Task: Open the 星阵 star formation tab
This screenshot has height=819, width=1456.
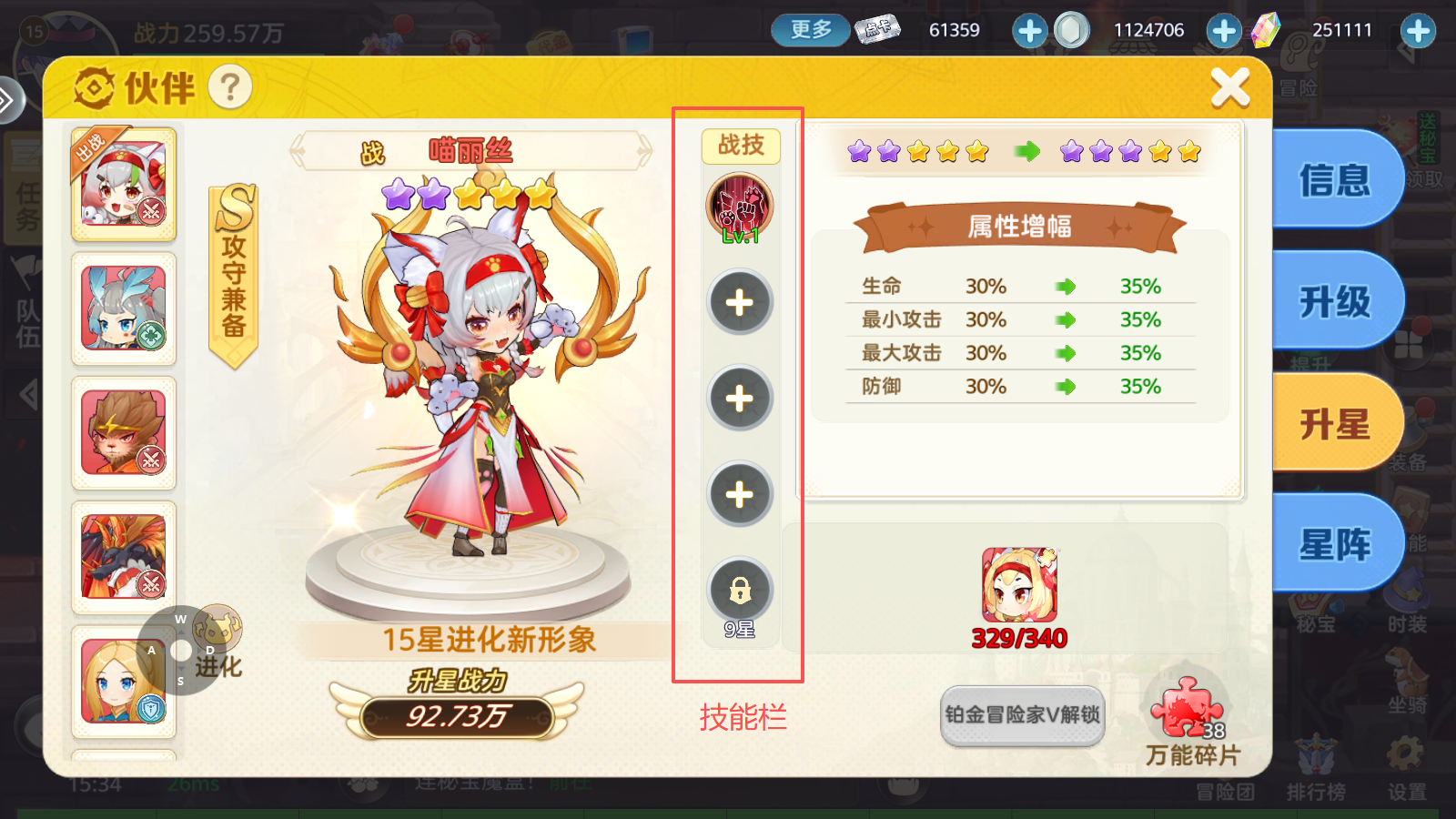Action: (1334, 541)
